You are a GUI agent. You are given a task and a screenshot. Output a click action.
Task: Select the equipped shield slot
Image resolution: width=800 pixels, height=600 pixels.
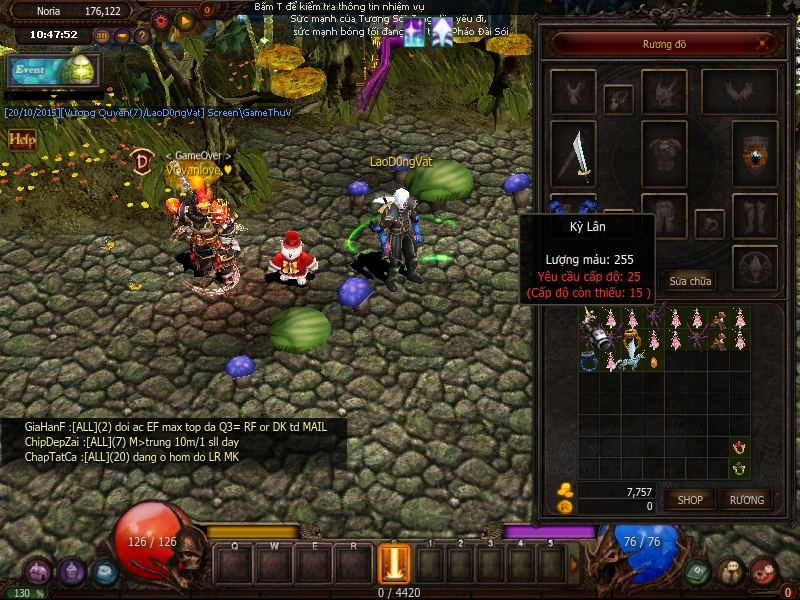(755, 154)
